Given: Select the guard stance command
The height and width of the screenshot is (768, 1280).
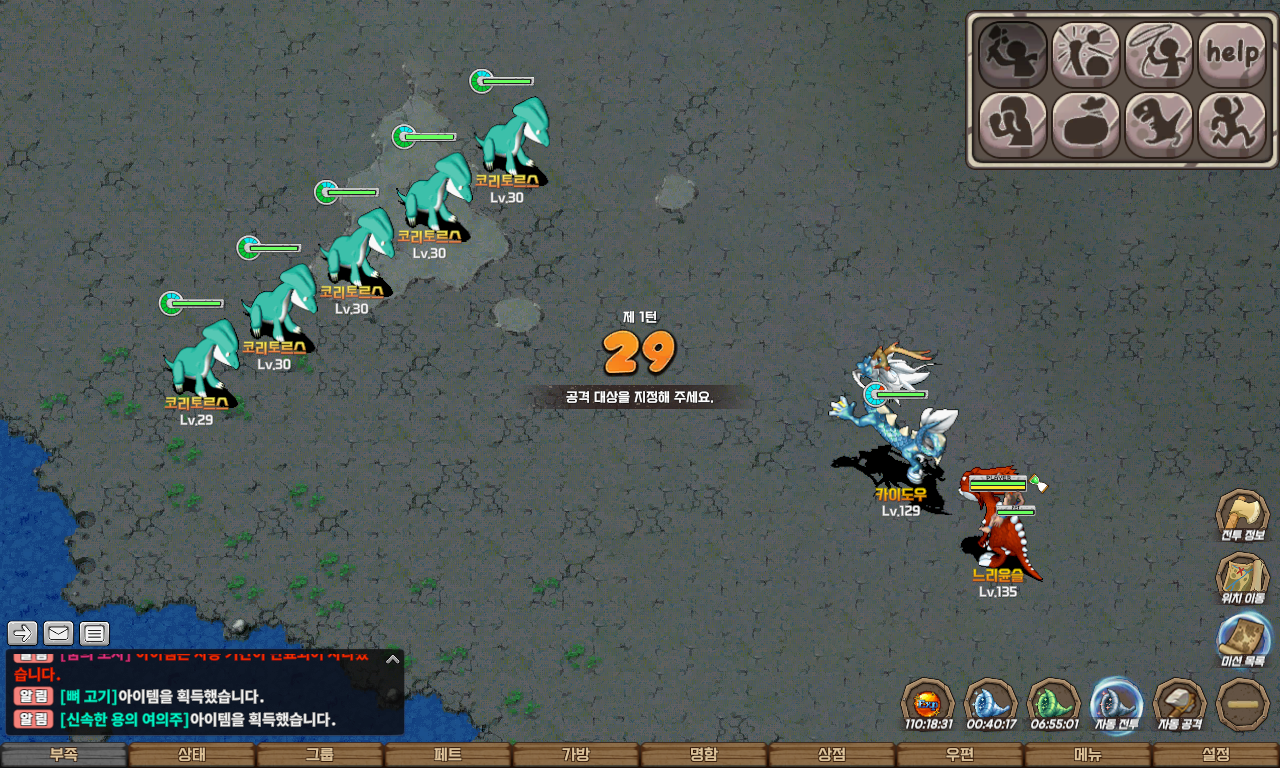Looking at the screenshot, I should [x=1013, y=125].
